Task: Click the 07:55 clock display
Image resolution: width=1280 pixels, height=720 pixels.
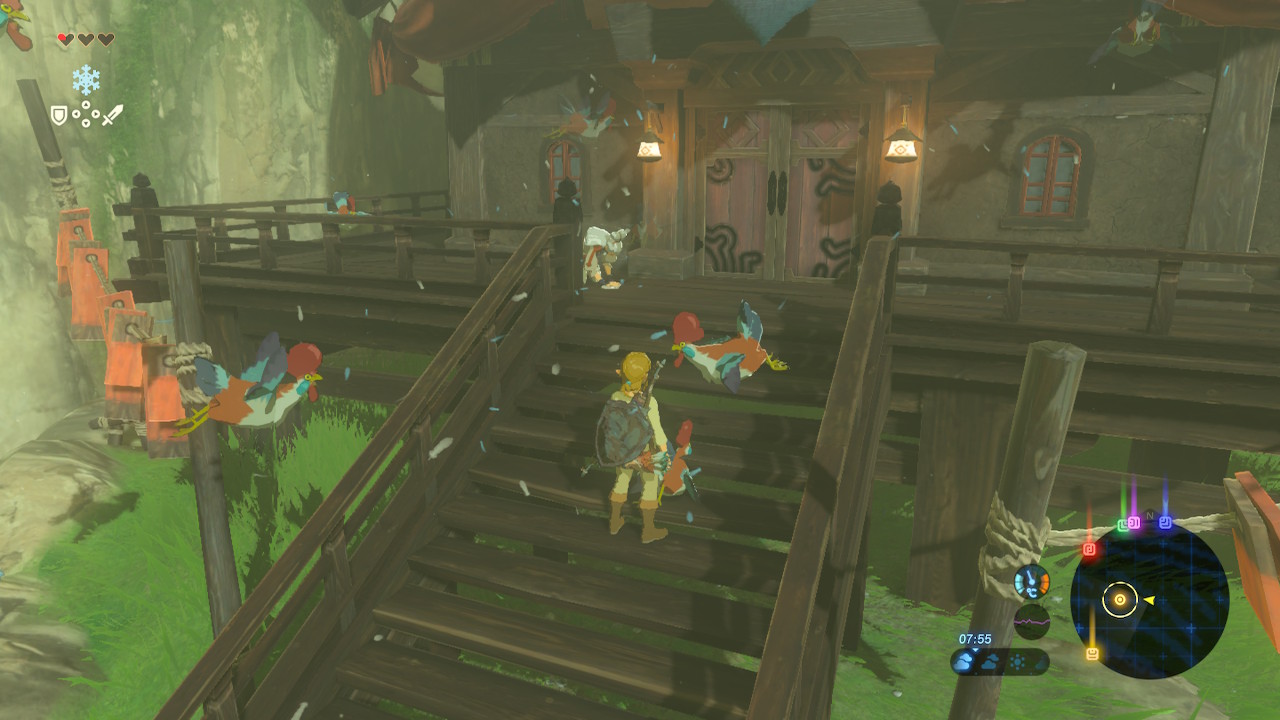Action: [x=975, y=639]
